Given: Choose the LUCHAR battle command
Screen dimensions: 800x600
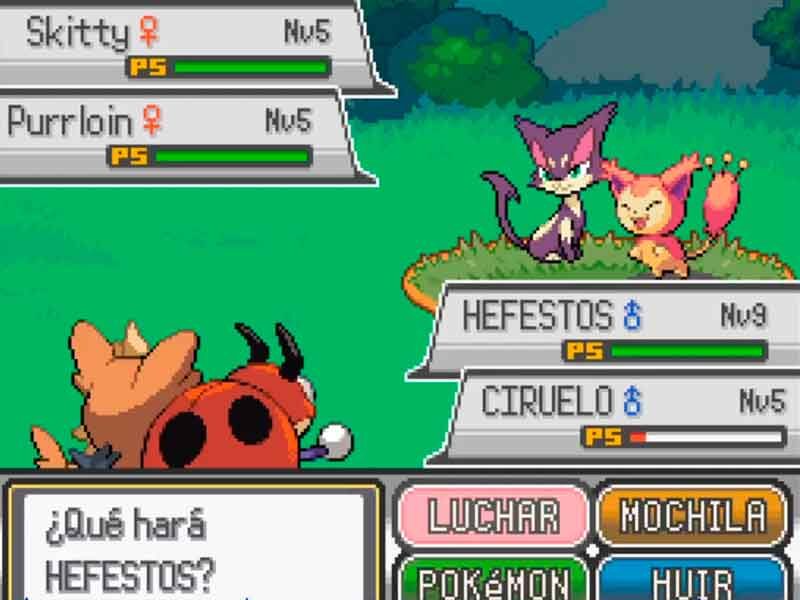Looking at the screenshot, I should click(493, 516).
